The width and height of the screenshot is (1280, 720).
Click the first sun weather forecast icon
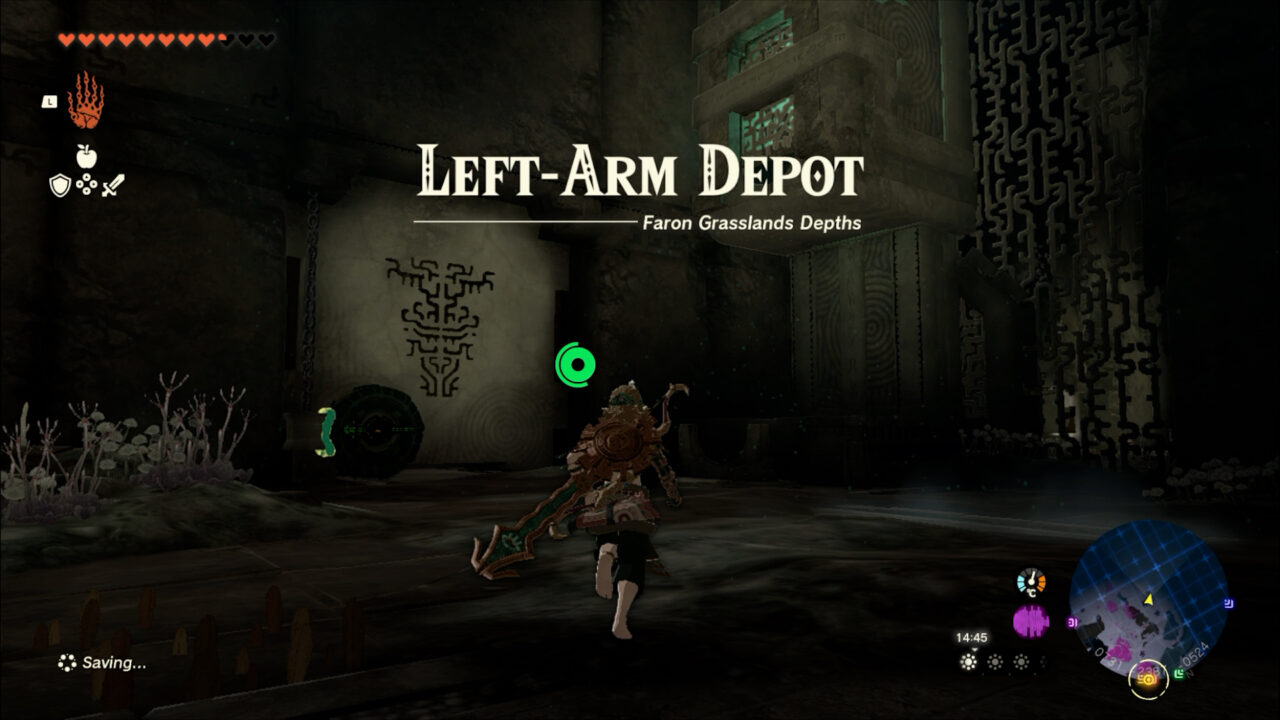coord(968,660)
